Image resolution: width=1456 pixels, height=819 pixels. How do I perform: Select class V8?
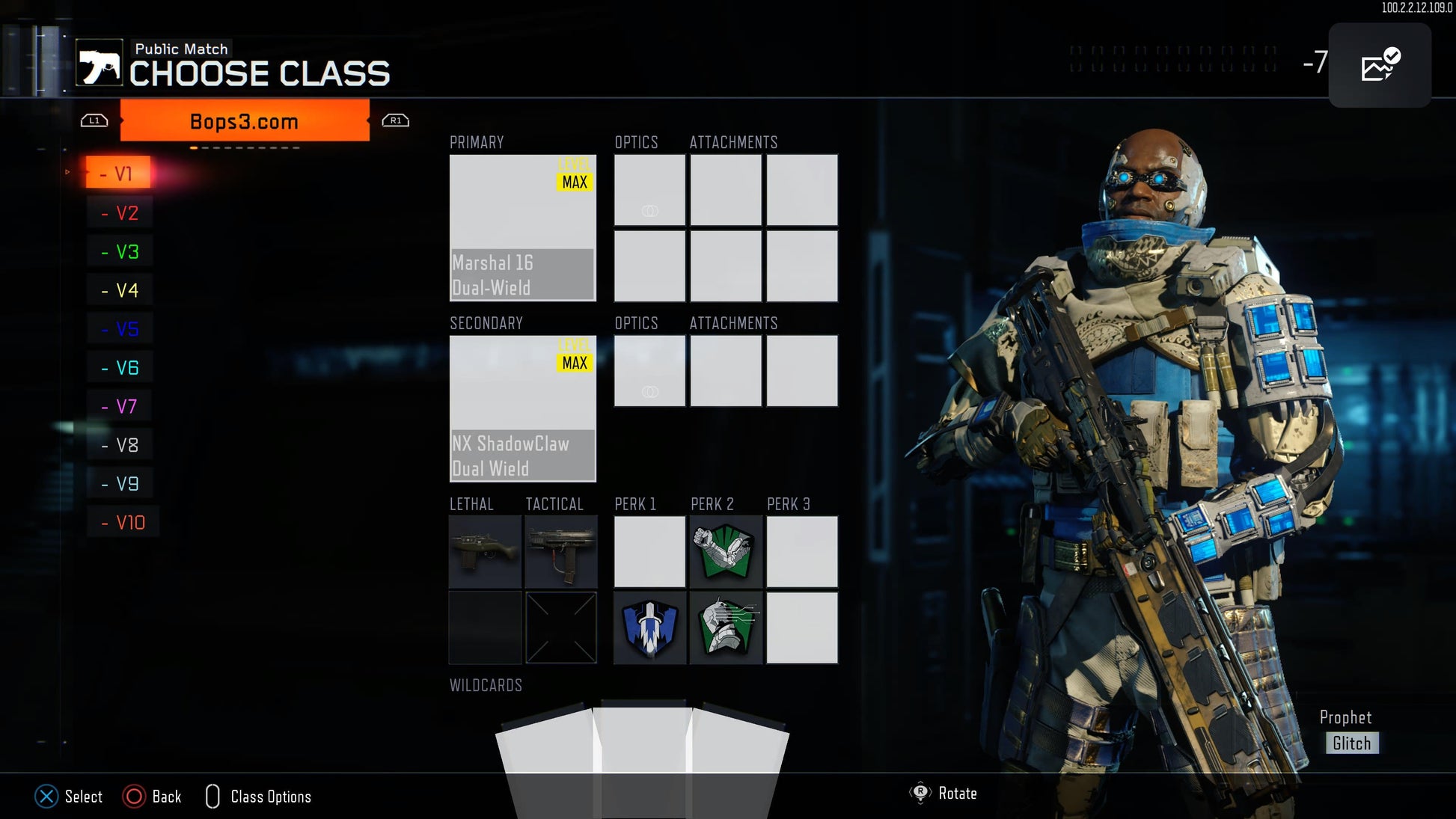[120, 445]
